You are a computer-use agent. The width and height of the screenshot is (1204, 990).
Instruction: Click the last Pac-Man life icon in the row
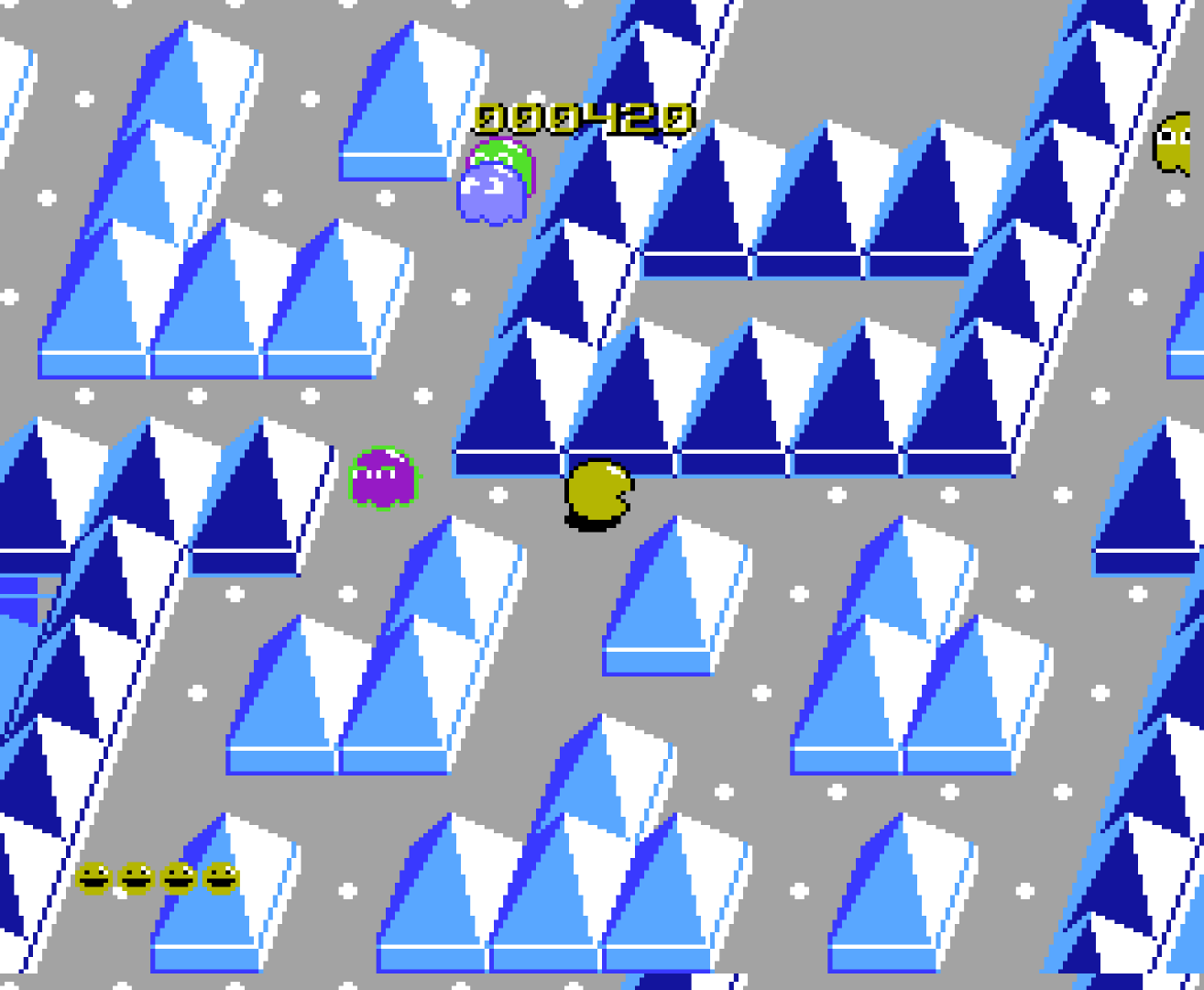coord(220,877)
